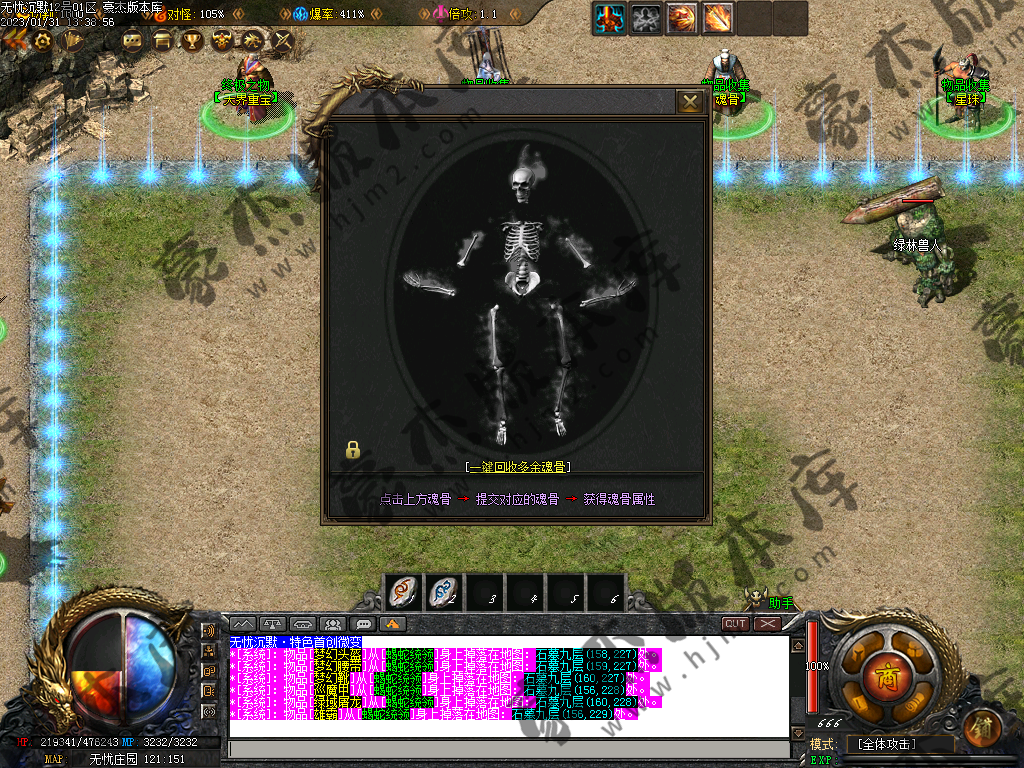The height and width of the screenshot is (768, 1024).
Task: Select the speech bubble chat channel tab
Action: point(362,624)
